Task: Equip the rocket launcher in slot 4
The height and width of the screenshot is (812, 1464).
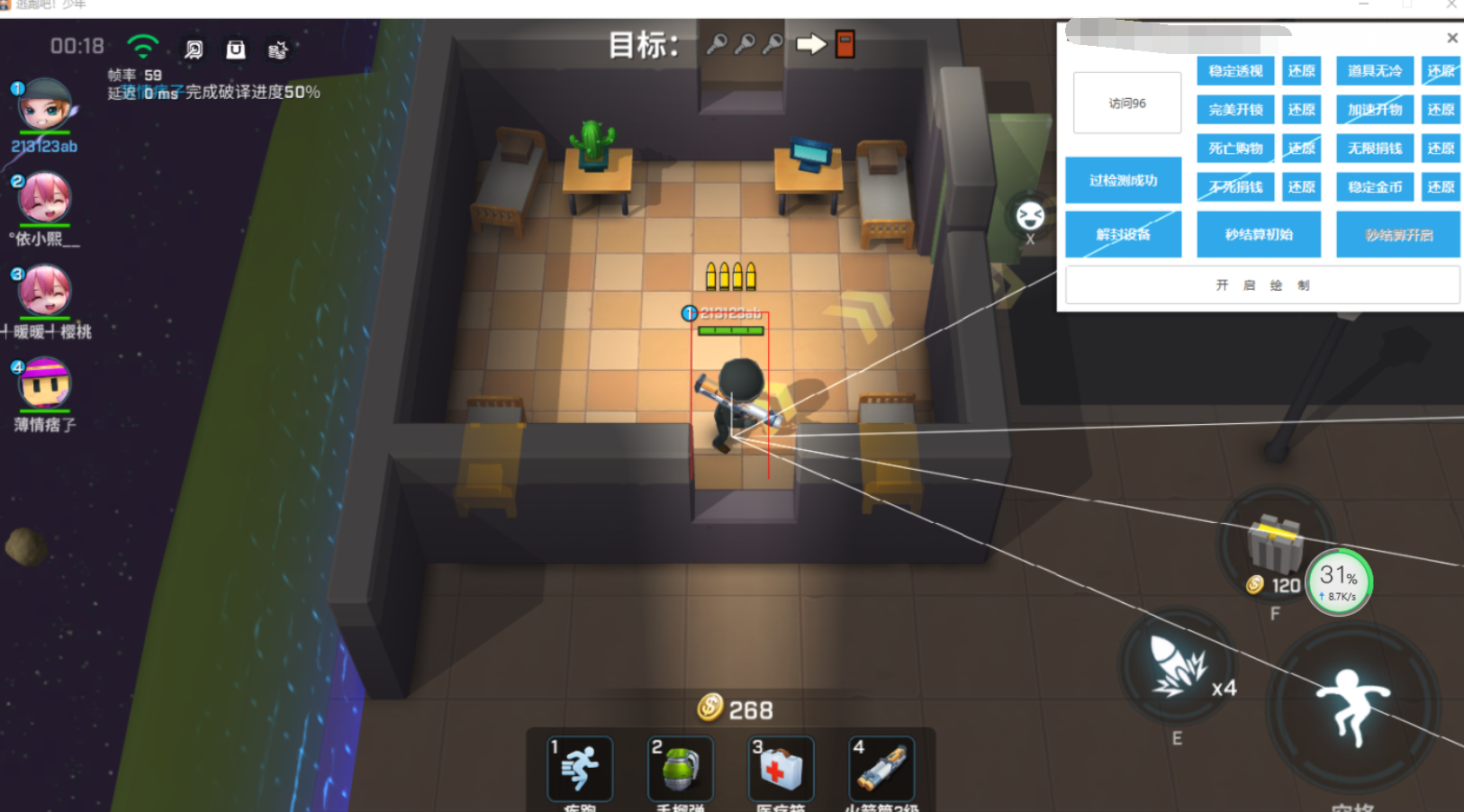Action: tap(881, 768)
